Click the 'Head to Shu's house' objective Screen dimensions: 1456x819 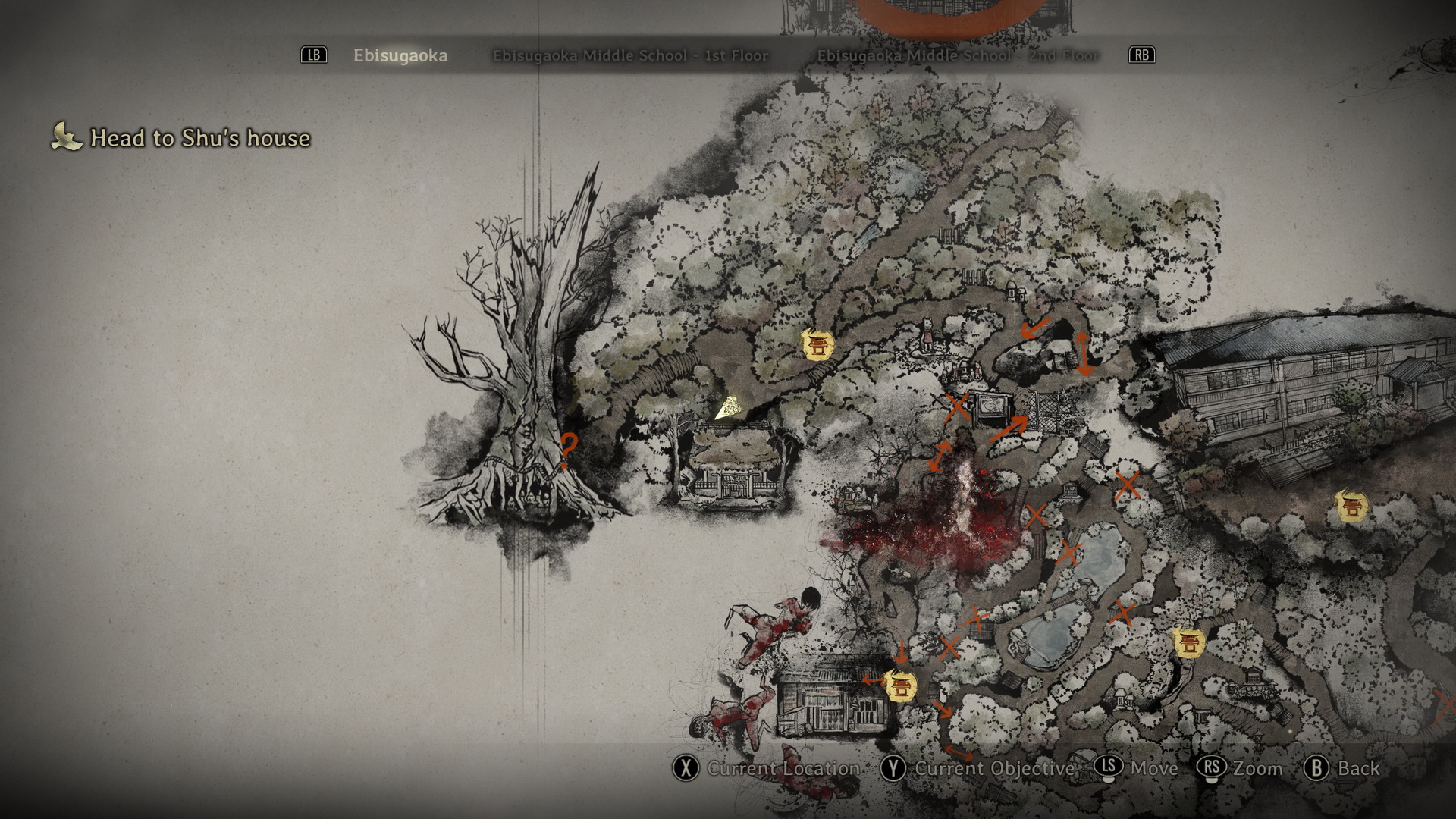[x=200, y=138]
